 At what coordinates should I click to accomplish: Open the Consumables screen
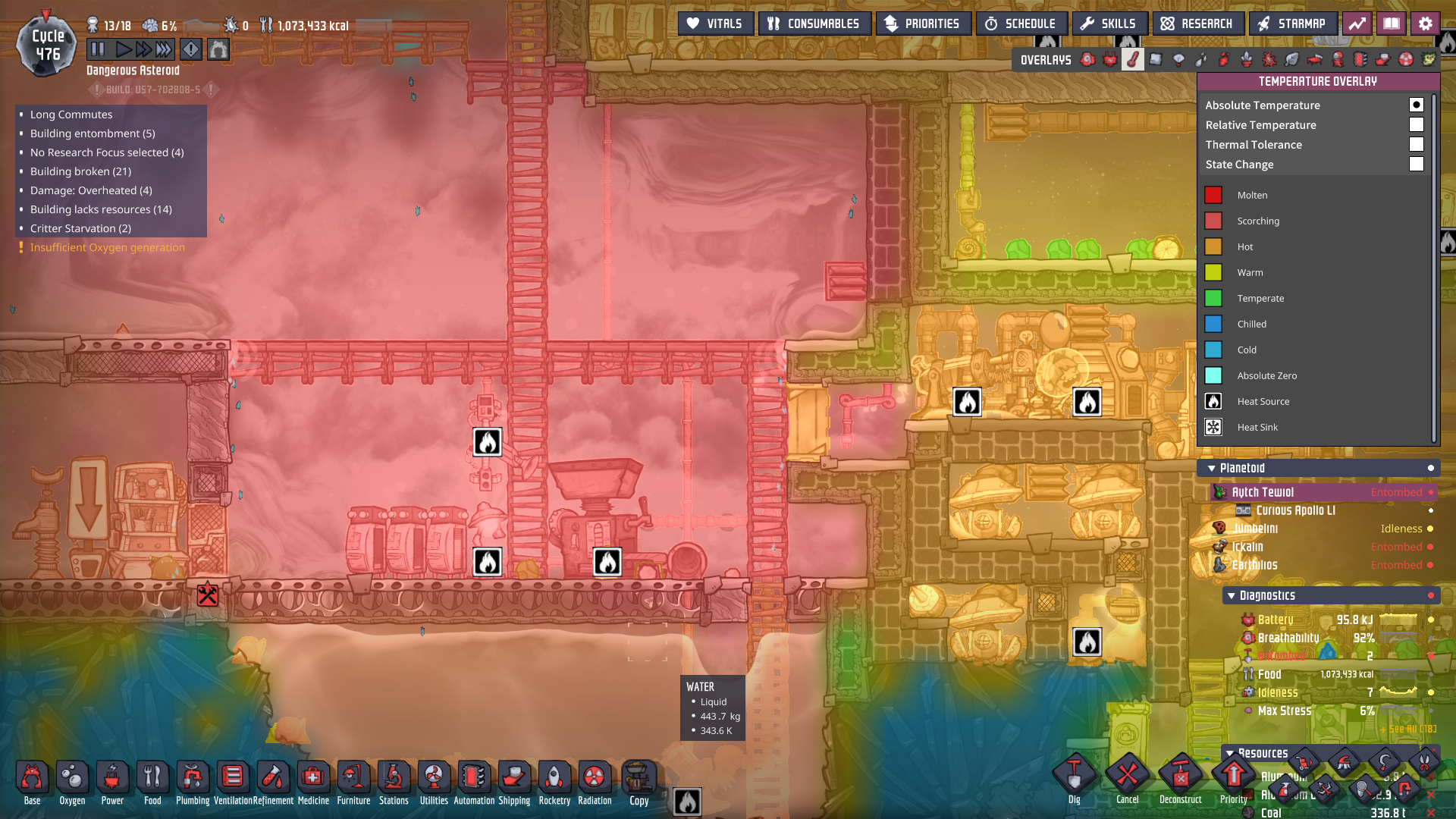tap(814, 24)
